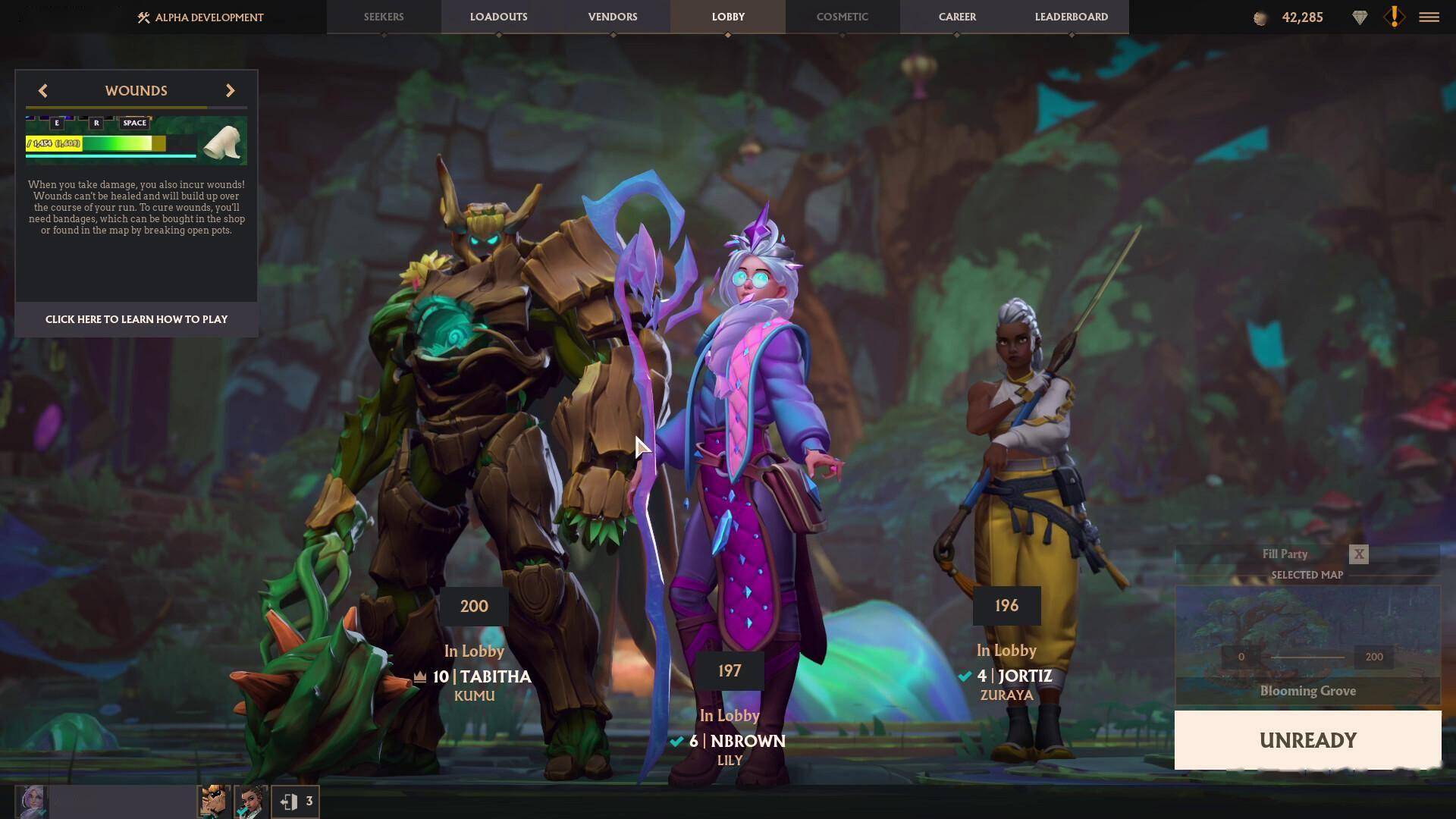View the Career tab
Screen dimensions: 1456x819
pos(957,17)
